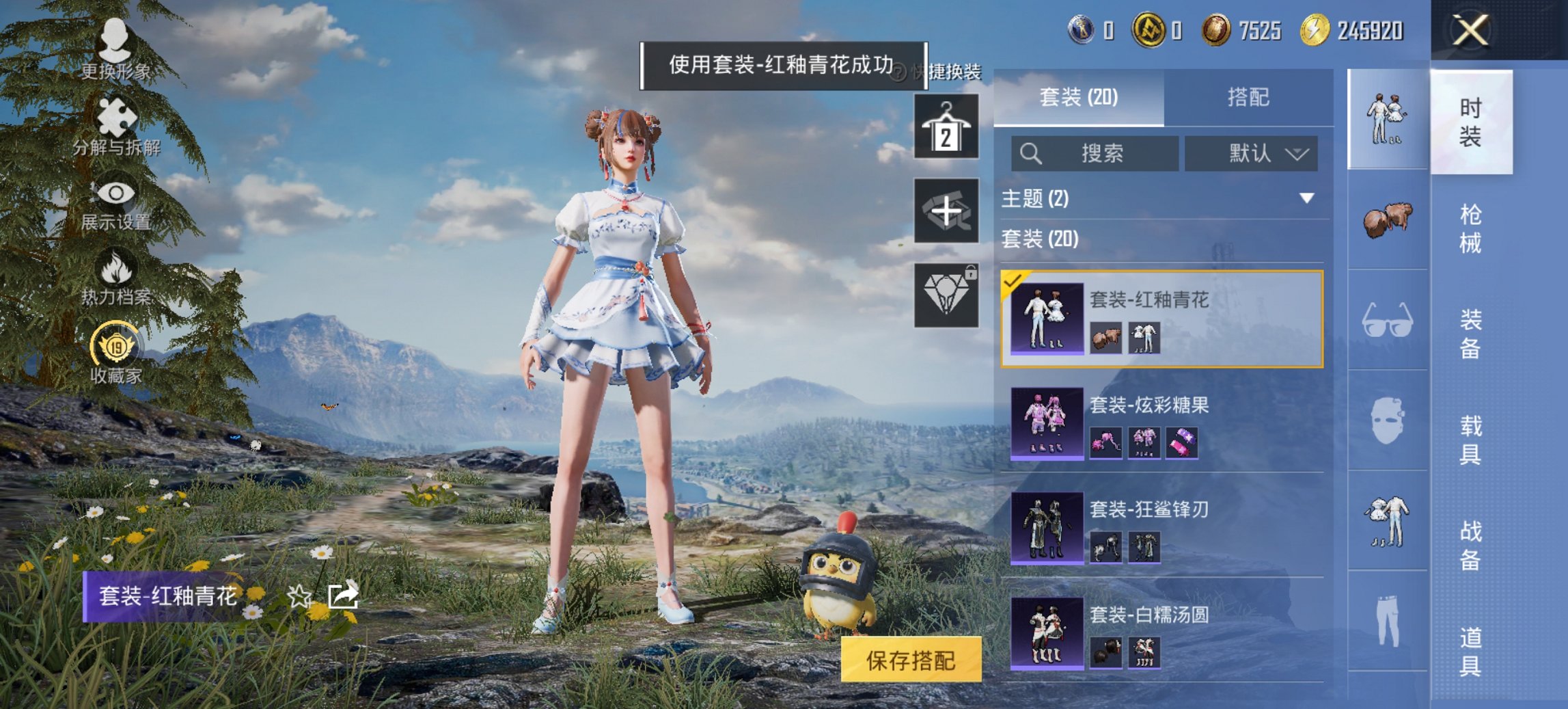This screenshot has height=709, width=1568.
Task: Open the 热力档案 flame icon
Action: [x=116, y=273]
